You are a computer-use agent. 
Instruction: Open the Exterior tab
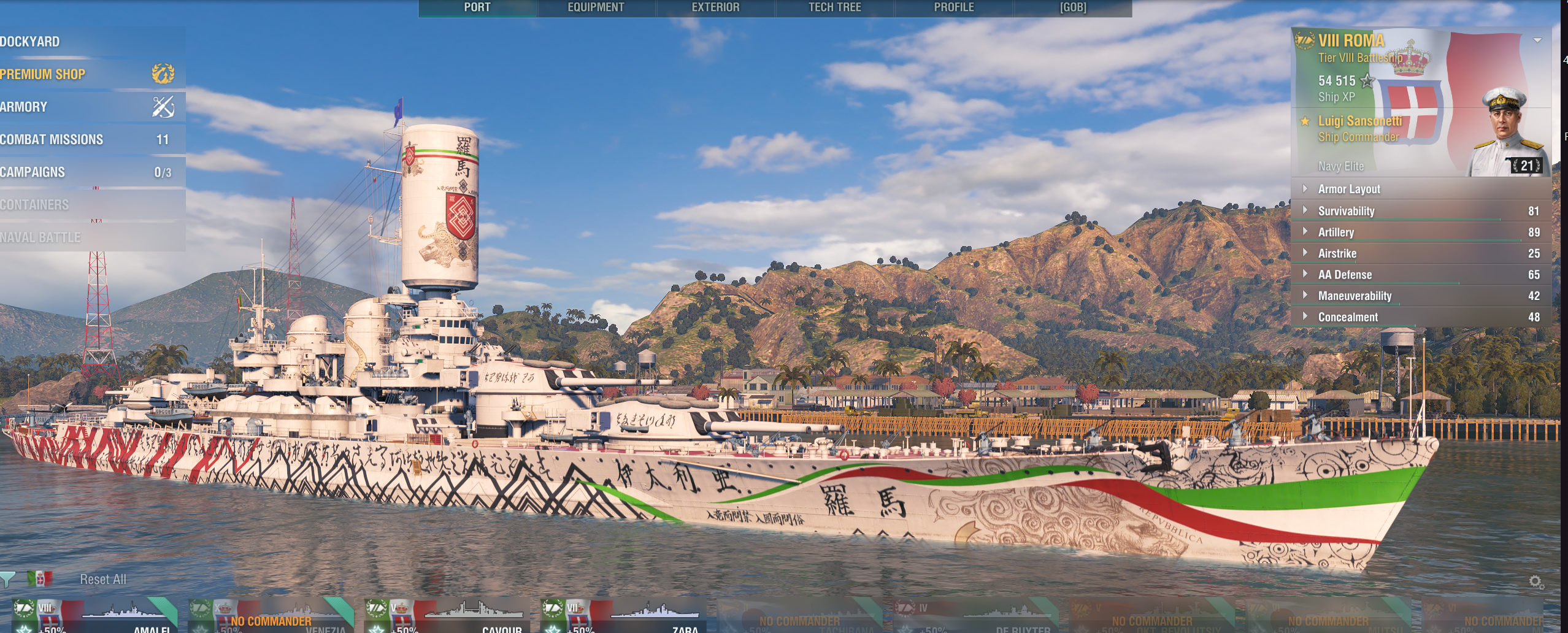[x=715, y=7]
